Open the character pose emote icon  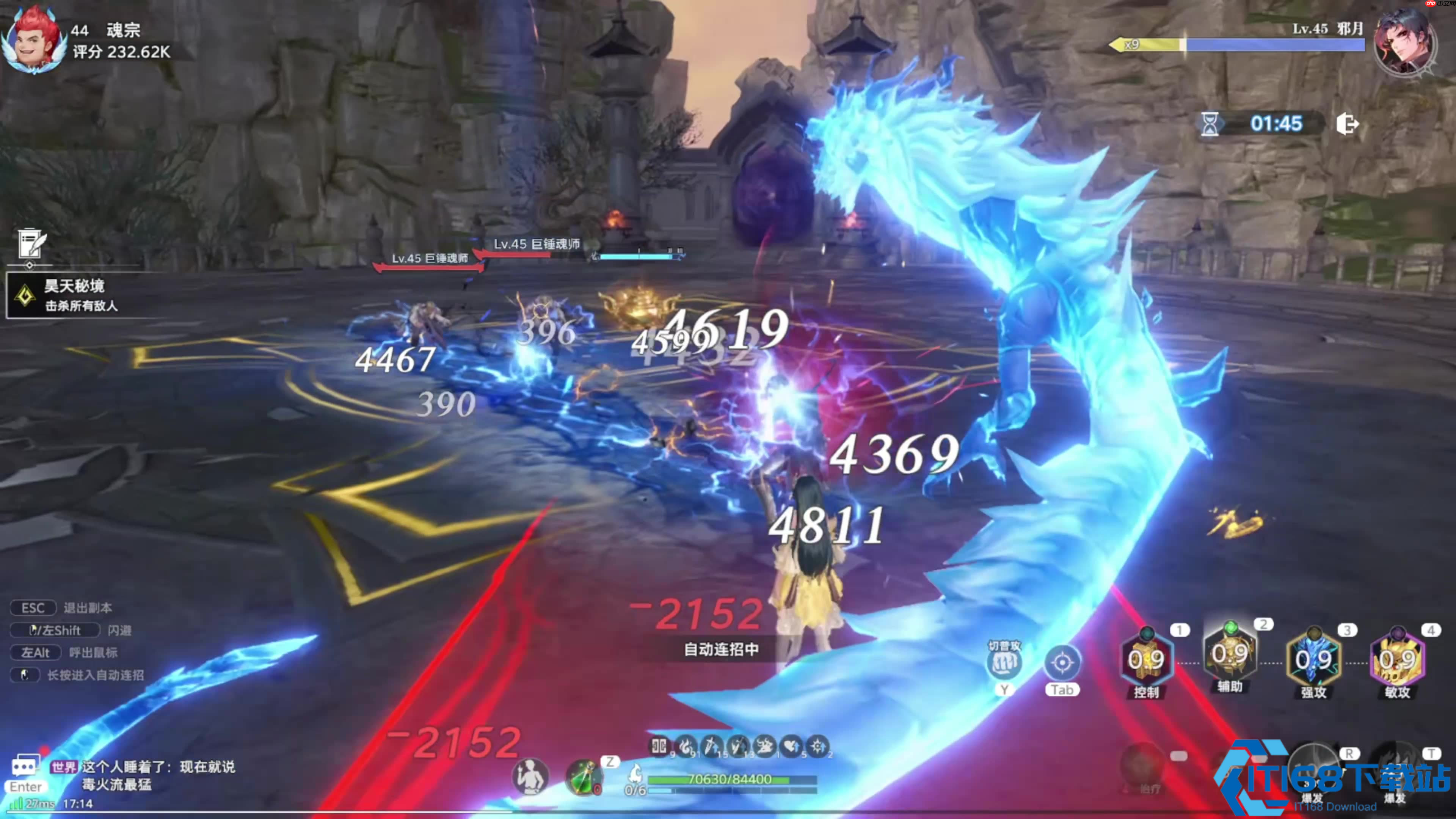pos(530,777)
